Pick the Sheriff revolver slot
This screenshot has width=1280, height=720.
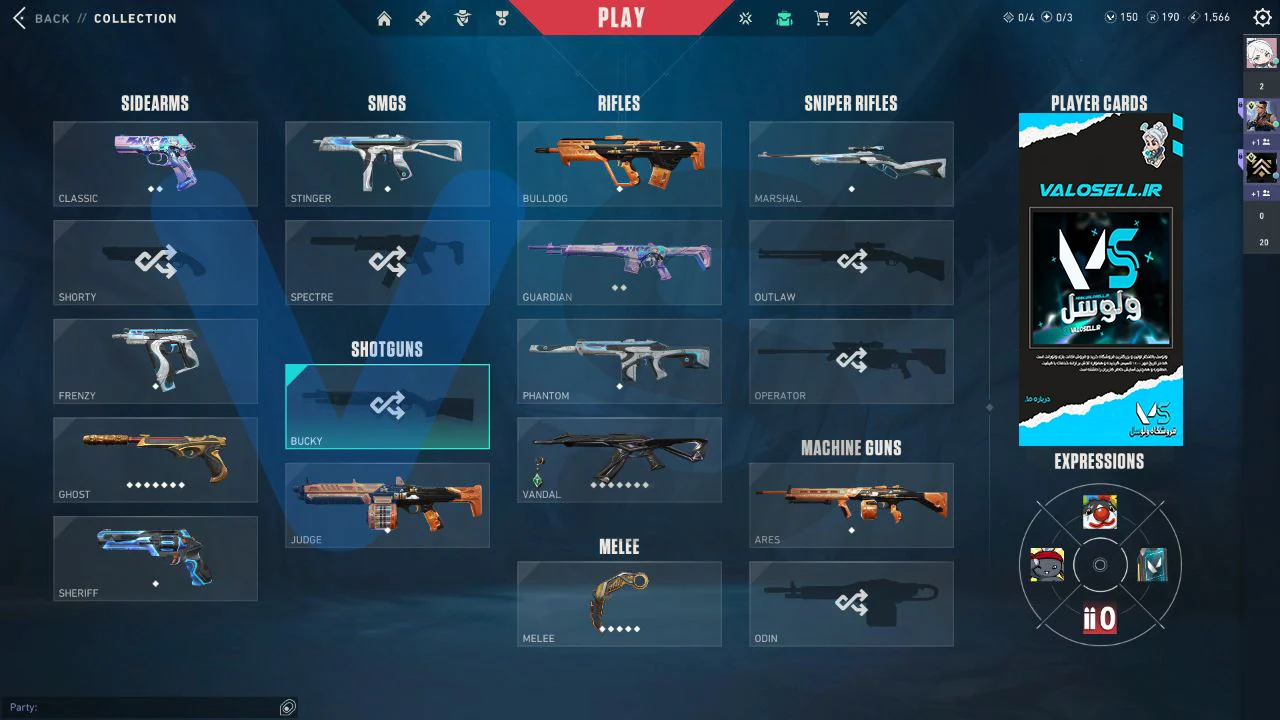pyautogui.click(x=155, y=558)
